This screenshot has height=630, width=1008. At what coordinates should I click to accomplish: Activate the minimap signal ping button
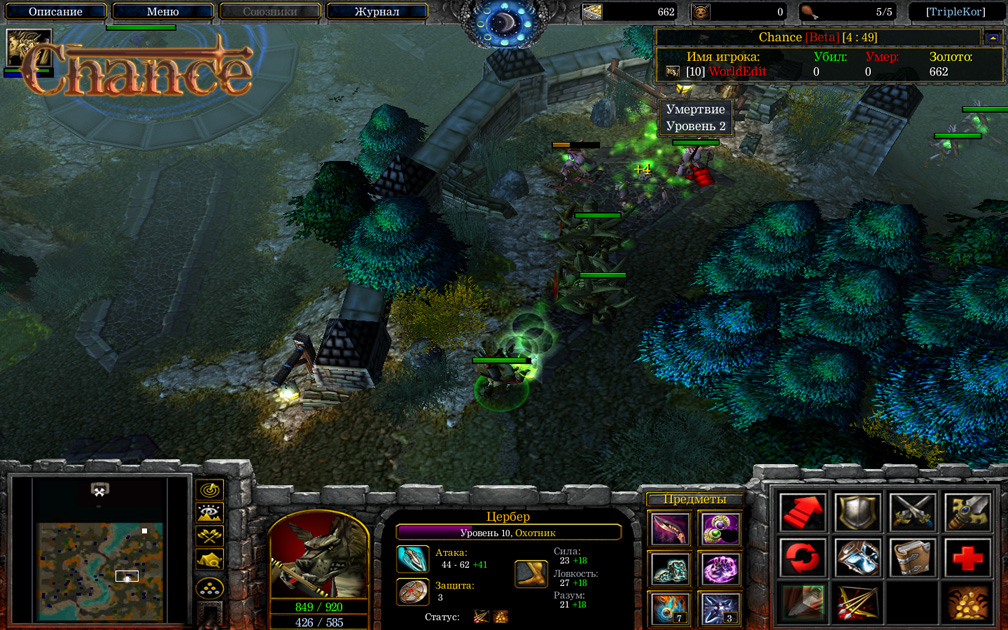coord(209,491)
